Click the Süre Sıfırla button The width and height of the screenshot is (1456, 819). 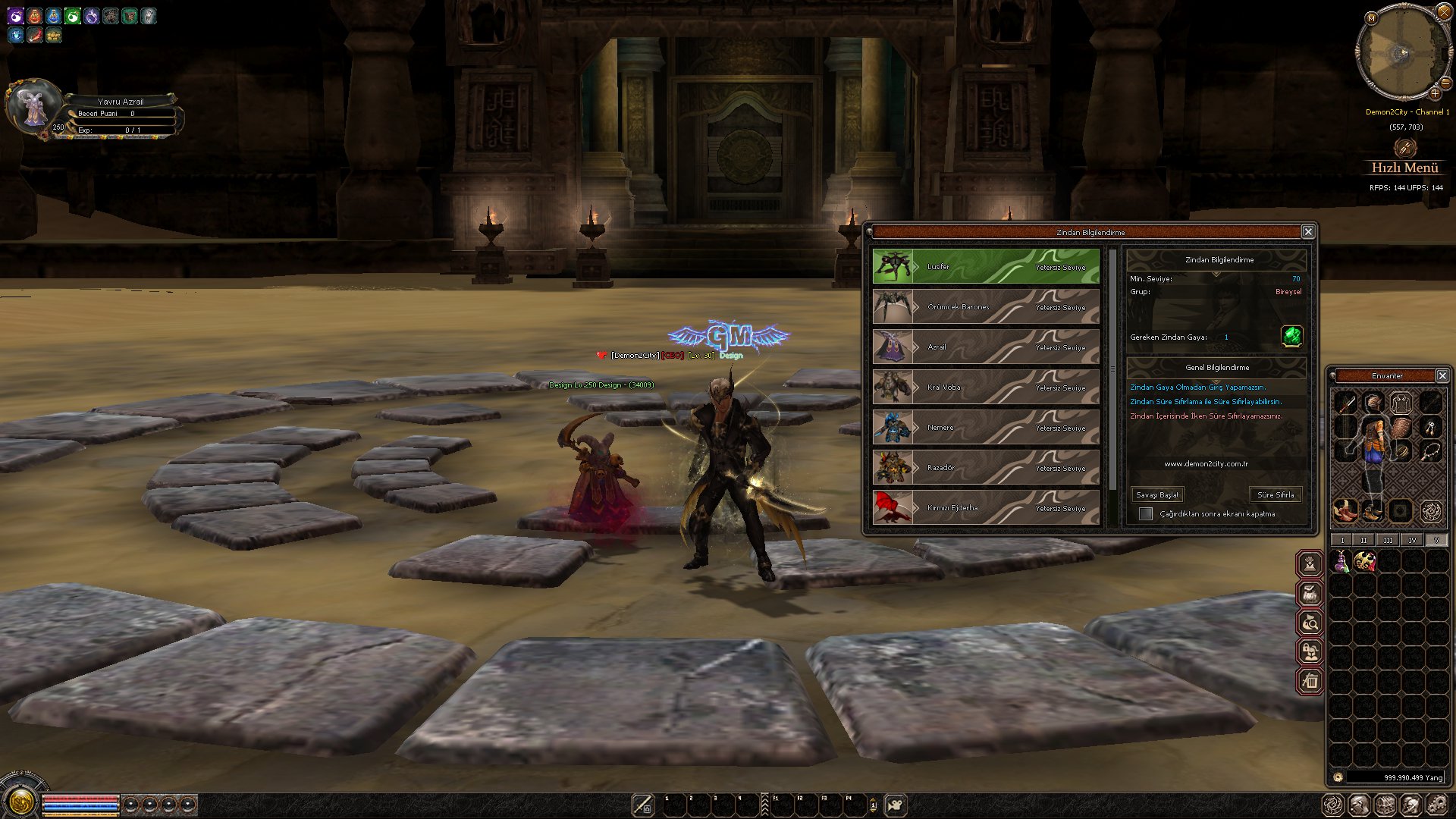click(x=1276, y=495)
